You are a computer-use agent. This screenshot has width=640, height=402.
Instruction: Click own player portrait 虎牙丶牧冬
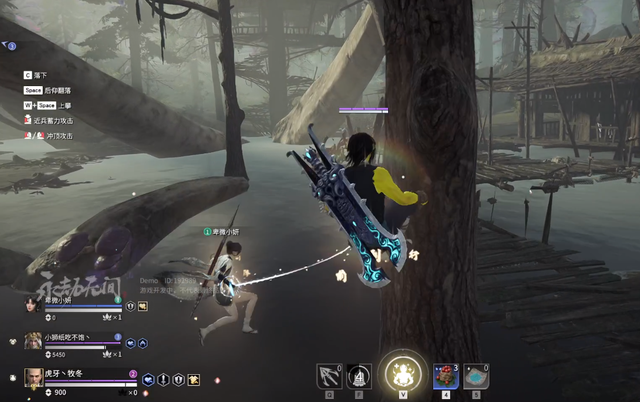pos(33,378)
